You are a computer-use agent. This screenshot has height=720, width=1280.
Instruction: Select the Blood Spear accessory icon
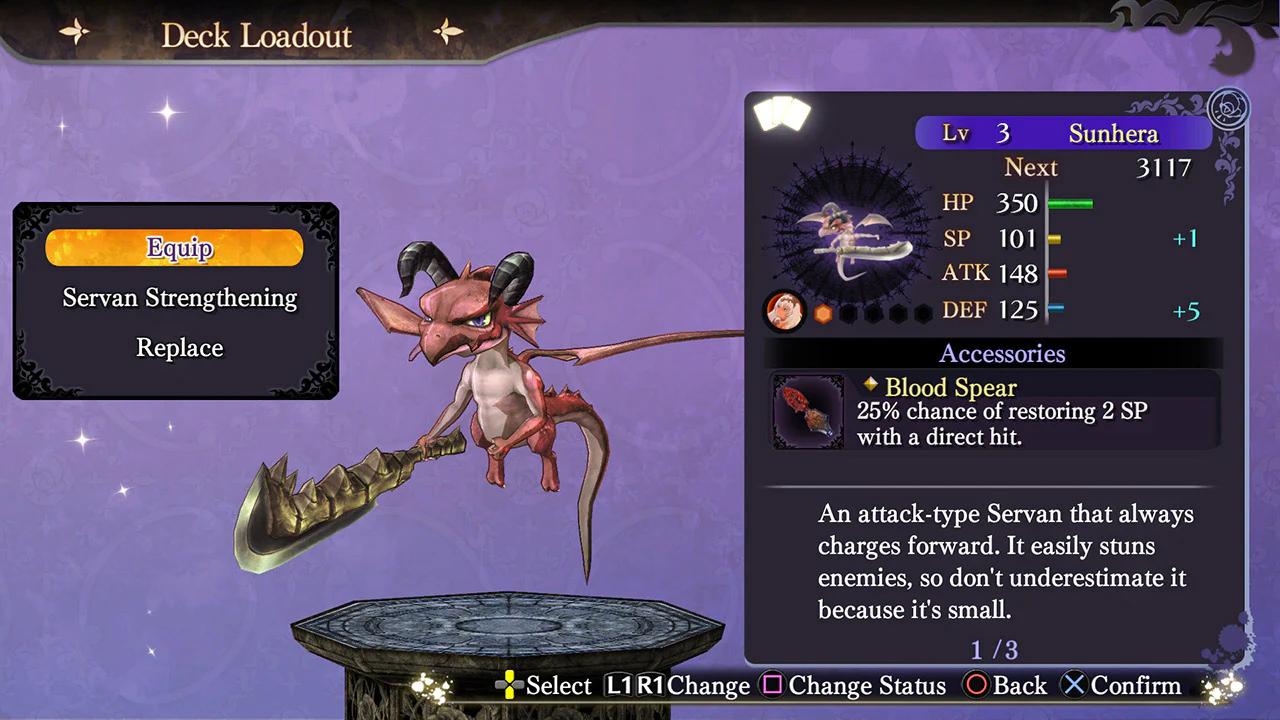[x=807, y=412]
